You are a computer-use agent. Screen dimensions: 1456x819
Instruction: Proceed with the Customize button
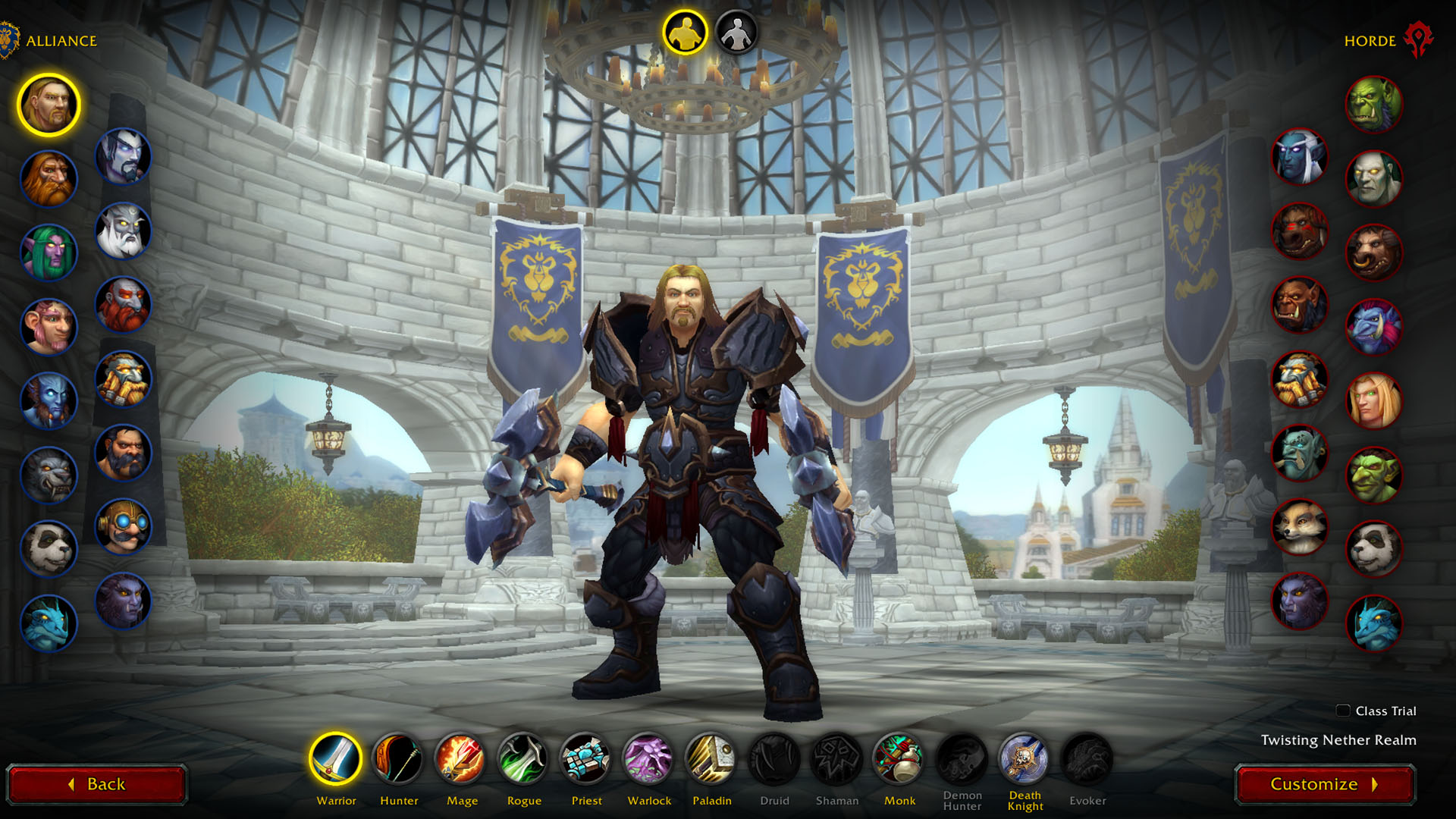(1324, 784)
